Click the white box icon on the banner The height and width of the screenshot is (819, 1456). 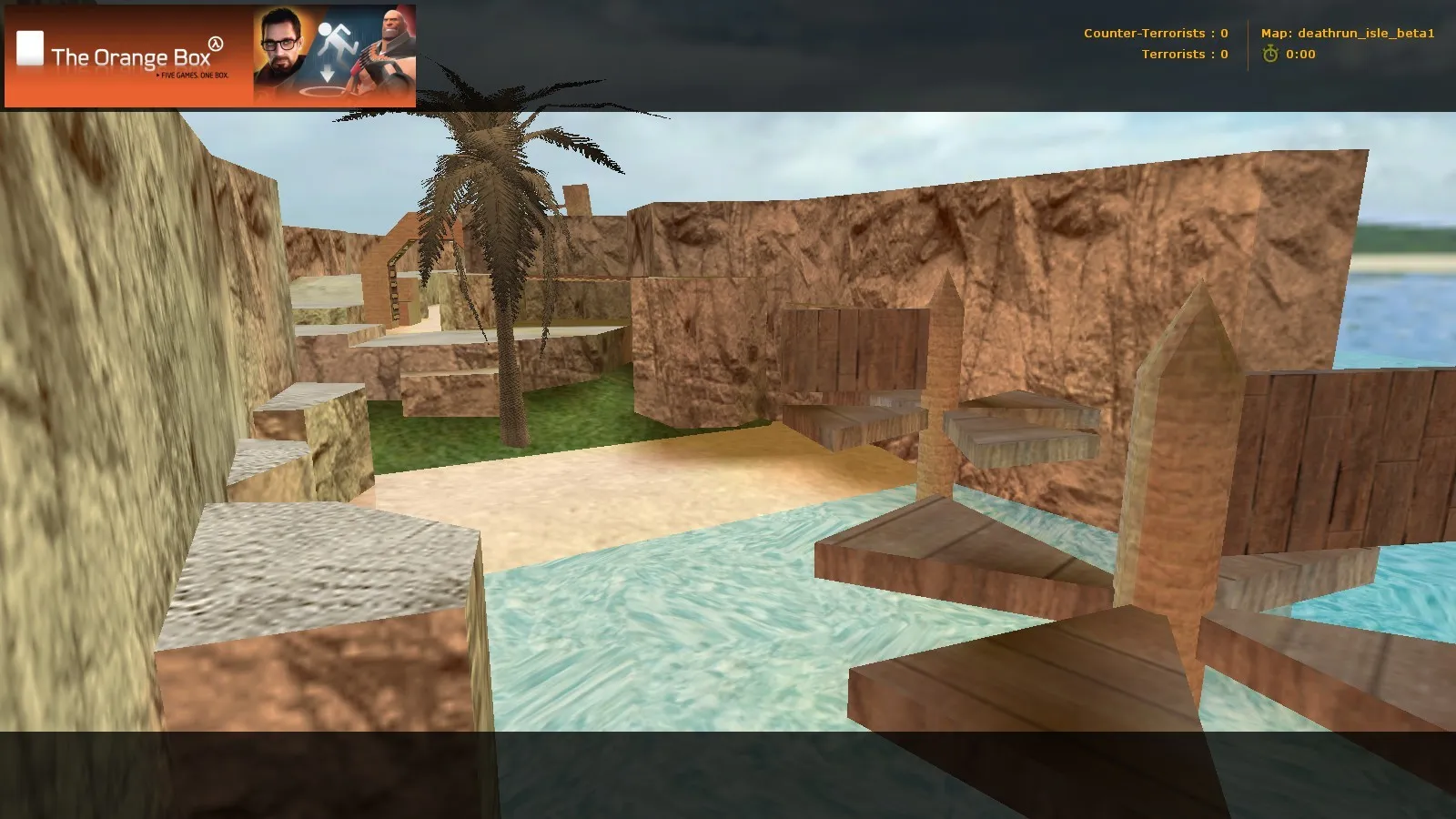pos(30,47)
